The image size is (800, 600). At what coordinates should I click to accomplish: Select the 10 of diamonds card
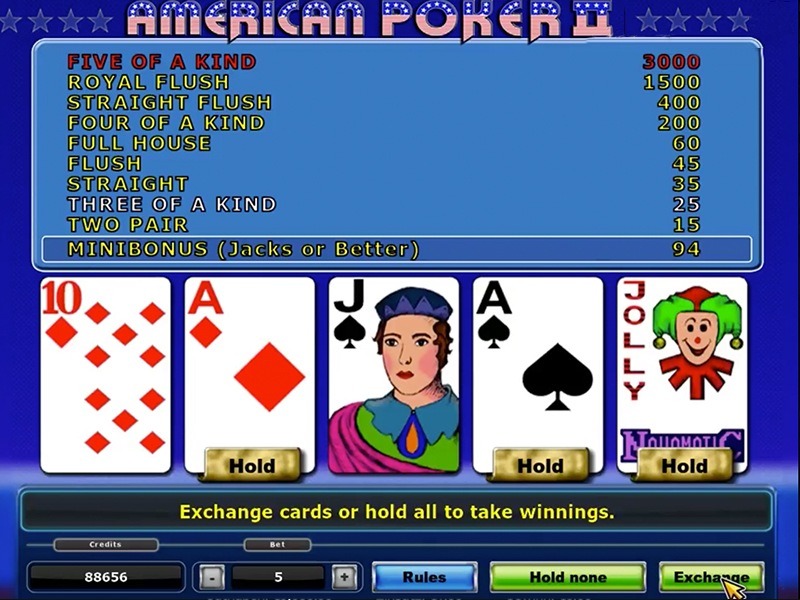coord(105,374)
